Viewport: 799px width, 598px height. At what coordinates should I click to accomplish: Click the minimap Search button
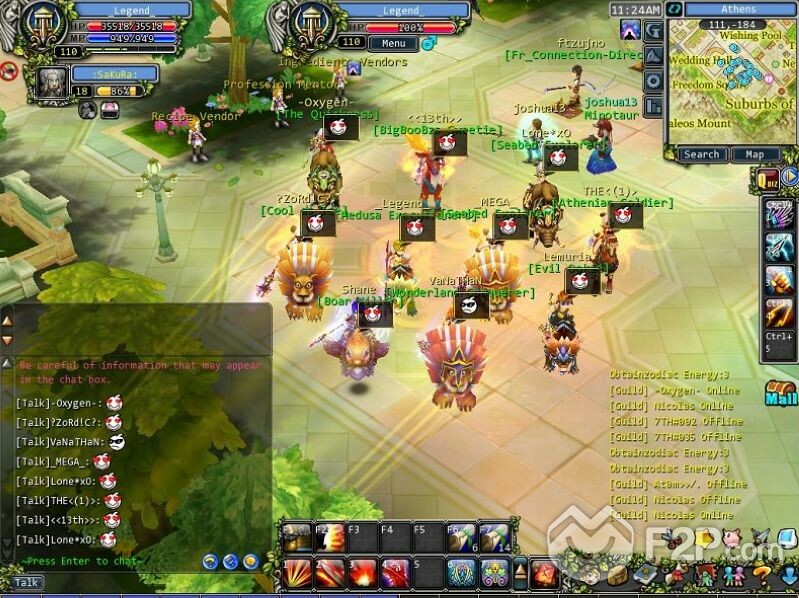click(701, 154)
